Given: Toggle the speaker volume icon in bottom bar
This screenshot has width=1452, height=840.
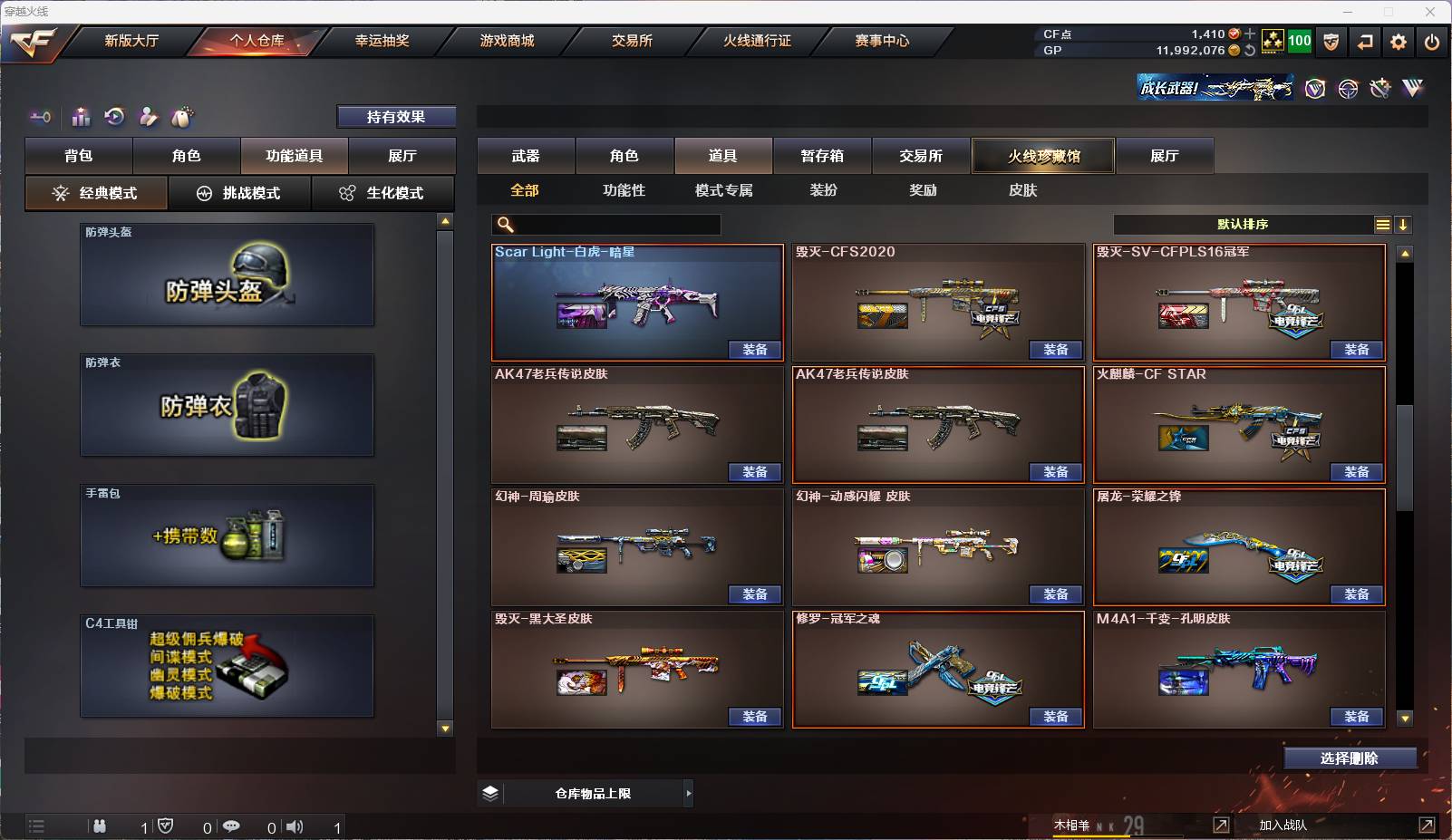Looking at the screenshot, I should click(x=295, y=826).
